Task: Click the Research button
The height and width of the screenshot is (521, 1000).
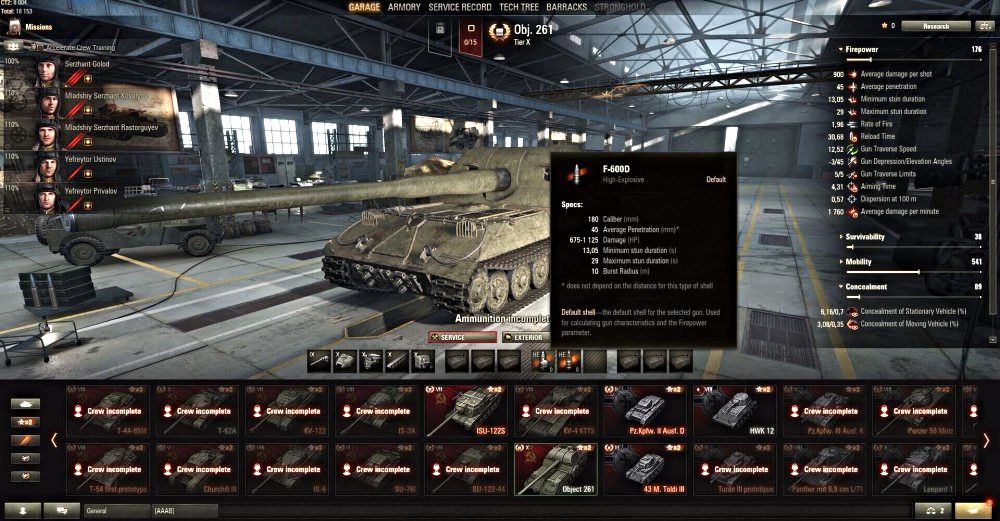Action: 936,26
